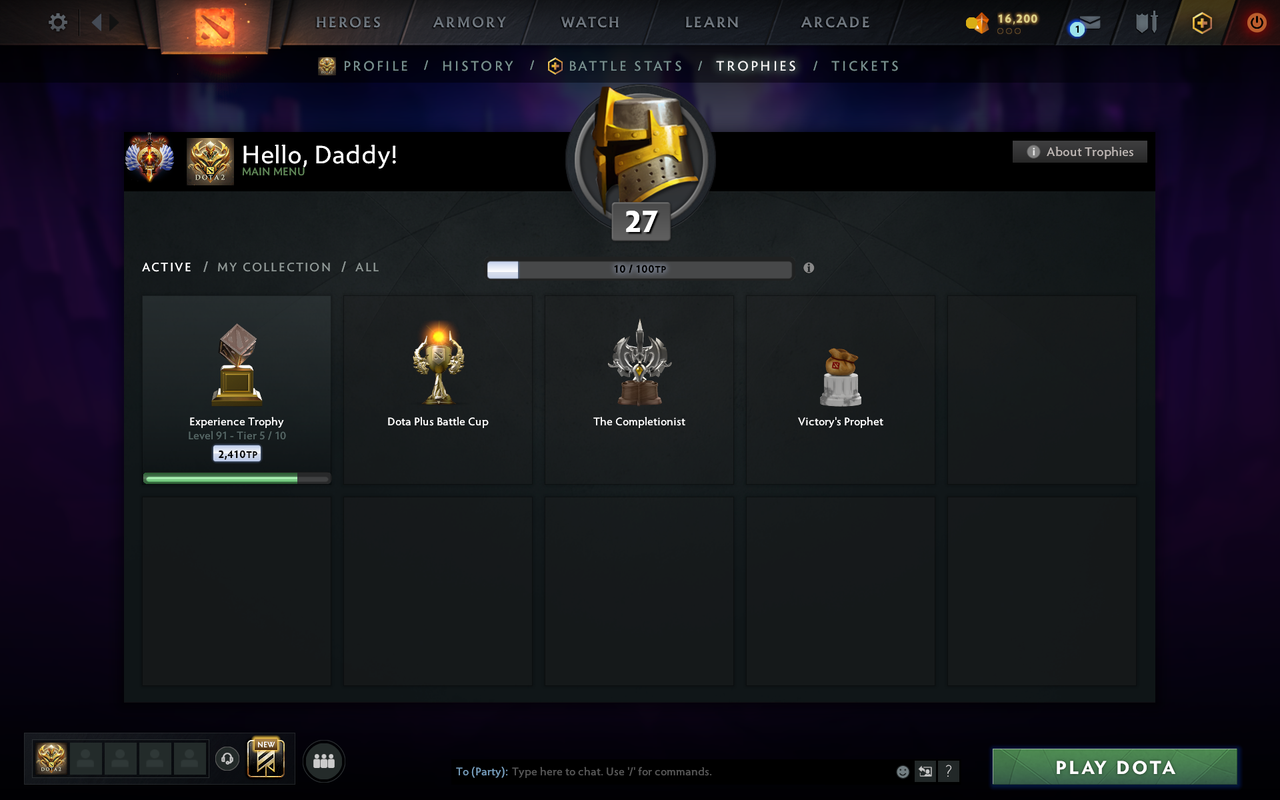Switch to the MY COLLECTION tab
The width and height of the screenshot is (1280, 800).
tap(274, 267)
